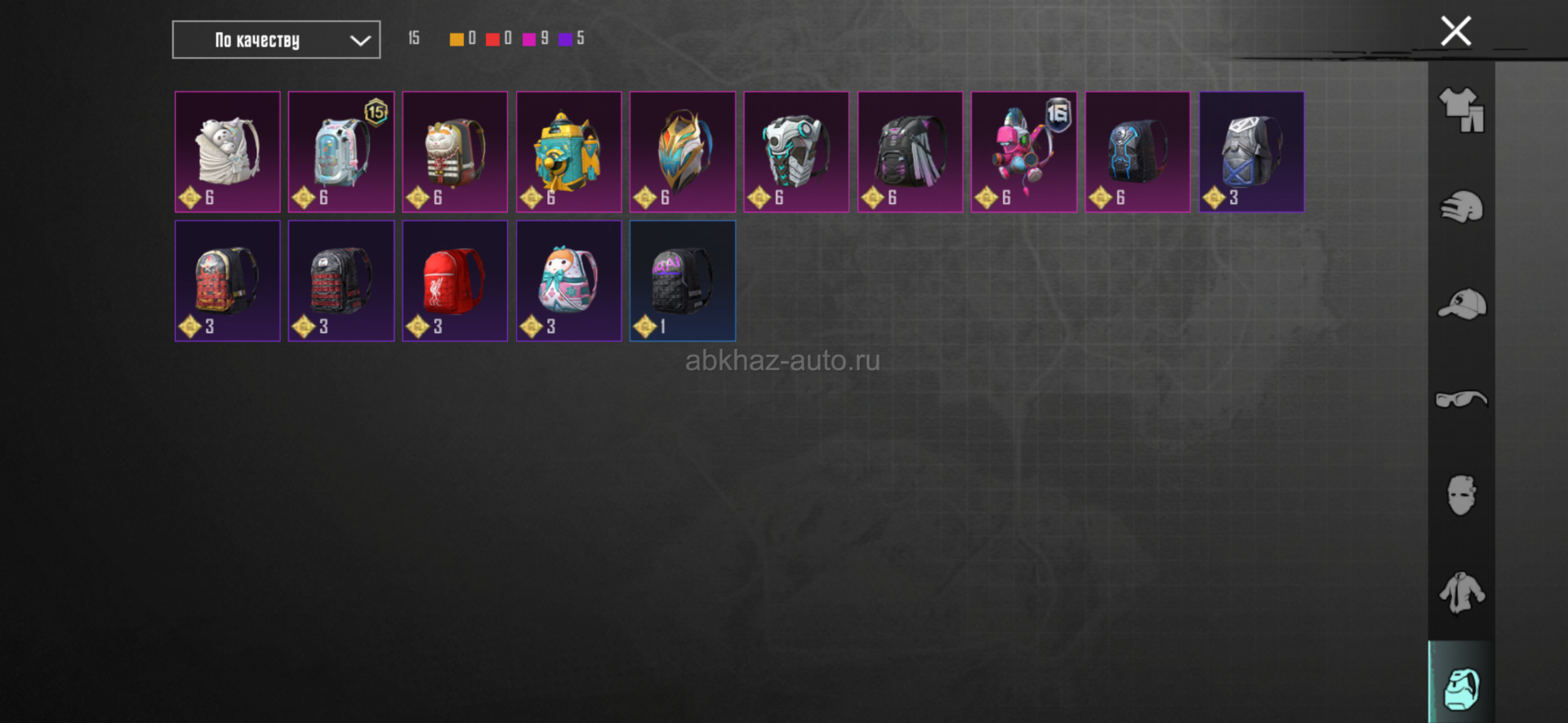Screen dimensions: 1568x723
Task: Select the red Liverpool backpack
Action: (x=455, y=280)
